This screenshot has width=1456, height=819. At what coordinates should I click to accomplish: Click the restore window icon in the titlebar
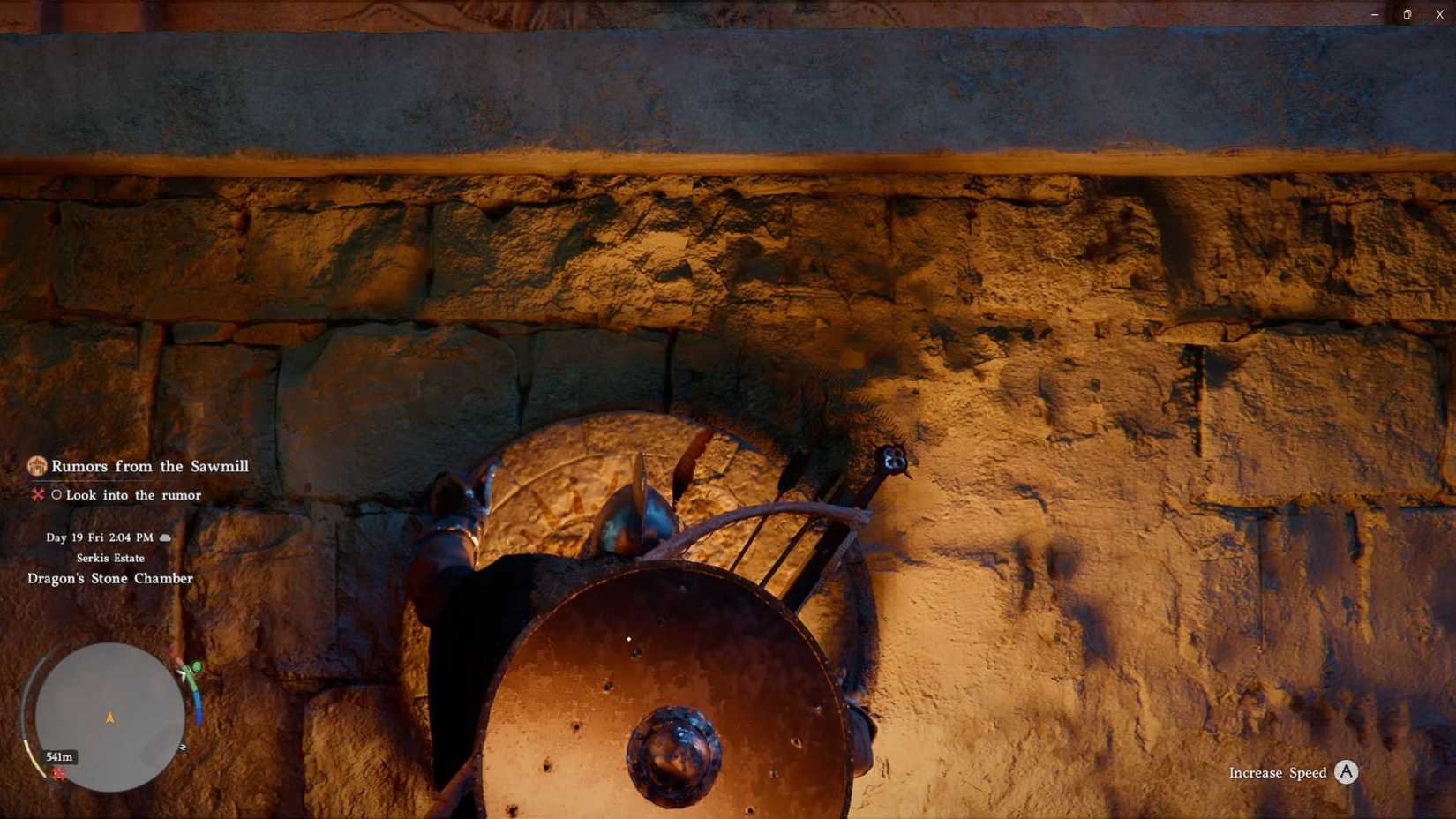coord(1407,14)
